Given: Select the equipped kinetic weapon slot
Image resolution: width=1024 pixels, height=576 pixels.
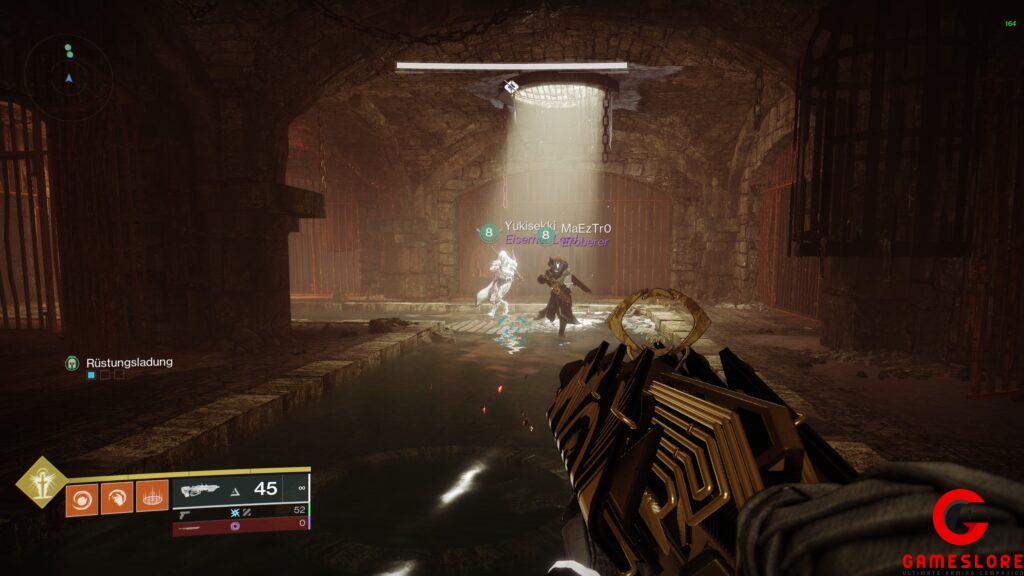Looking at the screenshot, I should click(x=238, y=489).
